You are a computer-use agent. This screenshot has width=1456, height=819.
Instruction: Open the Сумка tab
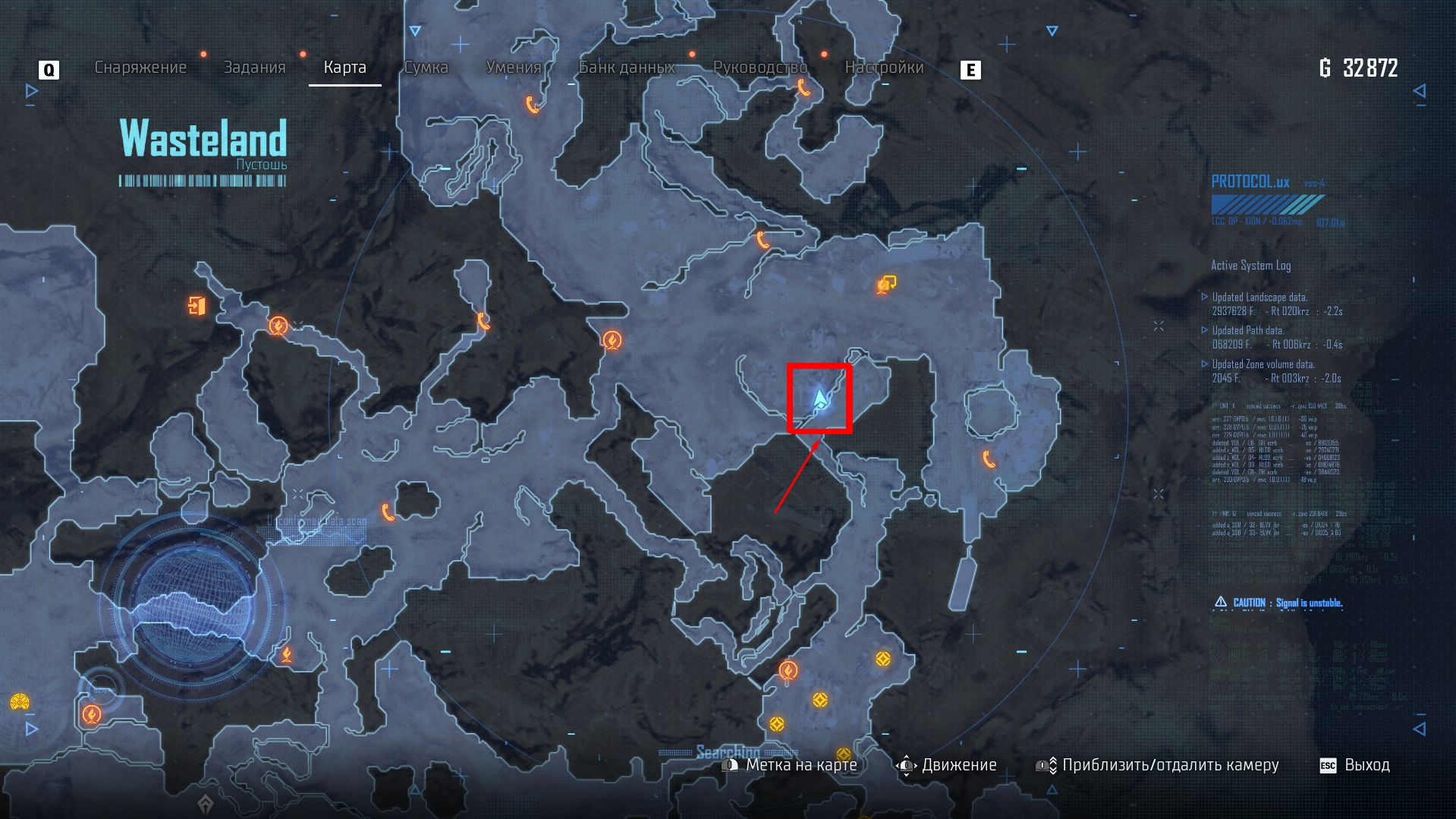point(426,68)
